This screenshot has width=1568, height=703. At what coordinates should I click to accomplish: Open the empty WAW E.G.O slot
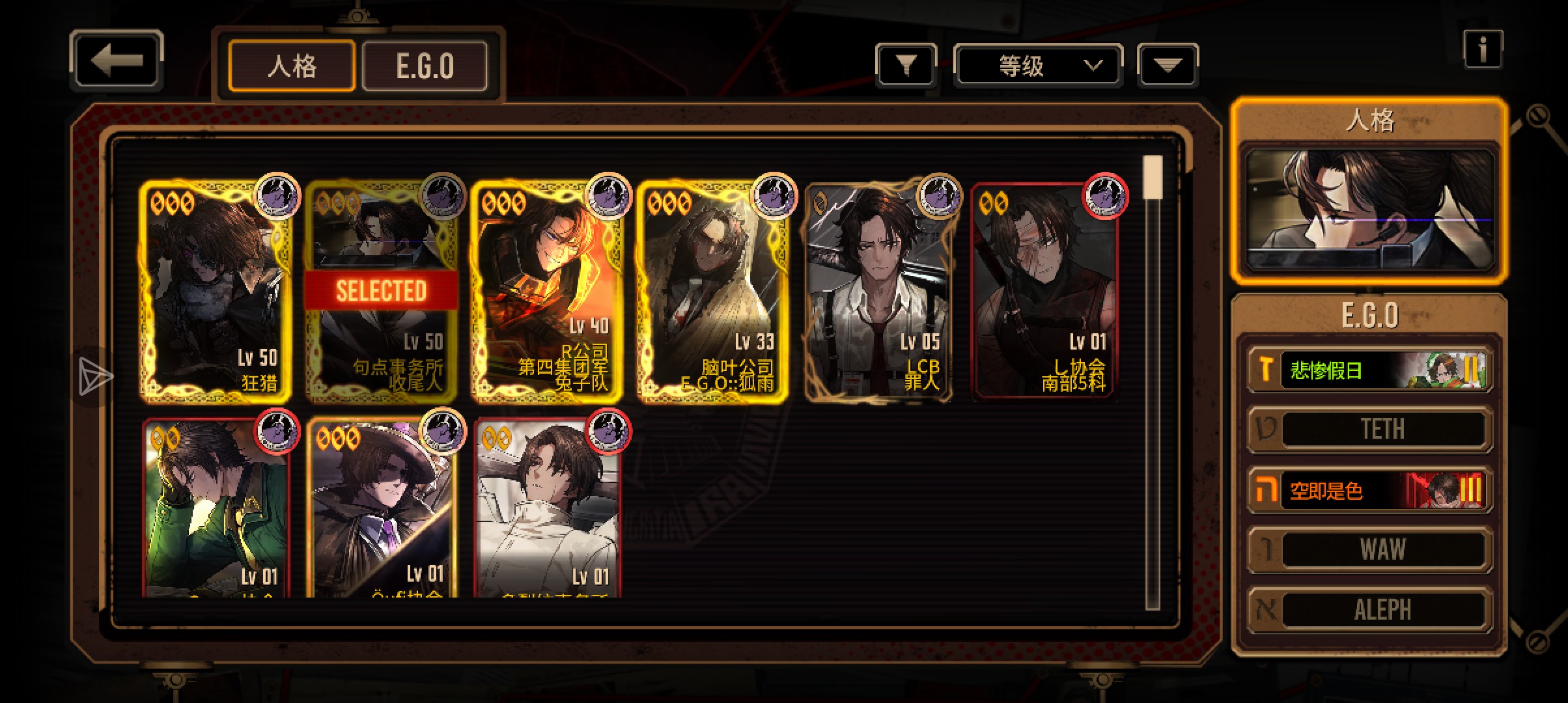click(1370, 549)
